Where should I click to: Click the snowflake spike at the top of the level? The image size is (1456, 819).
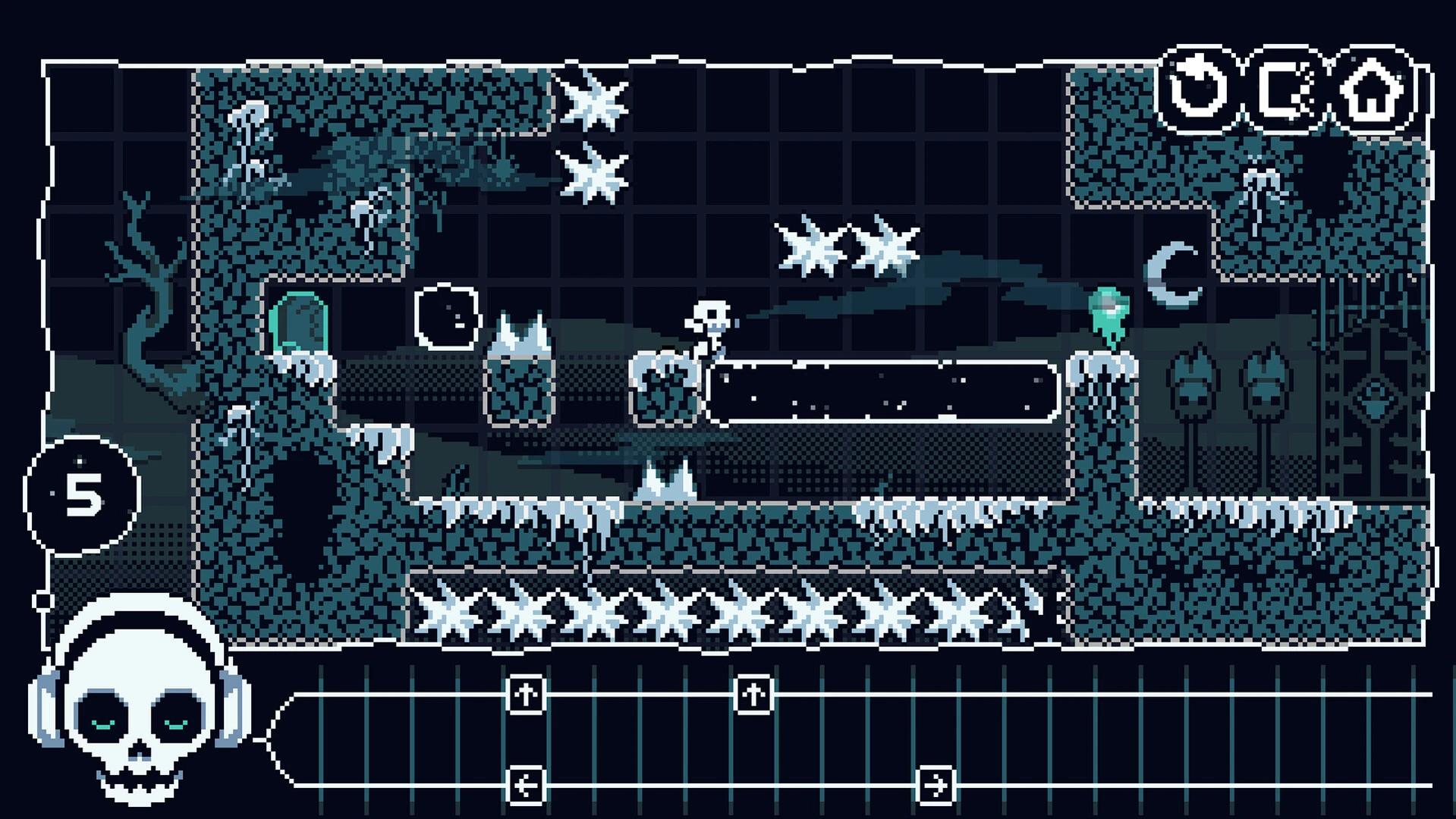point(593,97)
